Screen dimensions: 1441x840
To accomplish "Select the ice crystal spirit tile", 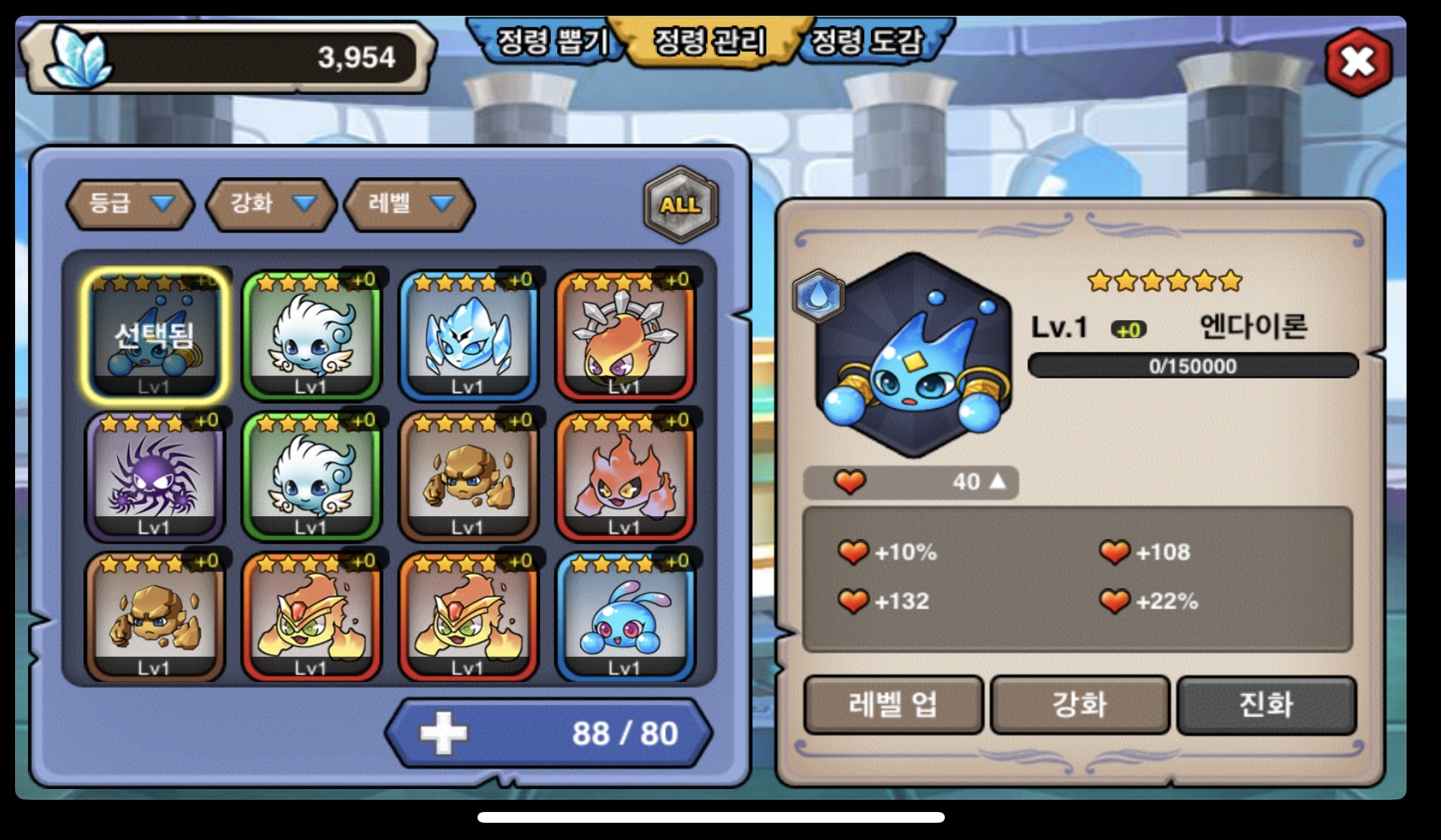I will coord(468,335).
